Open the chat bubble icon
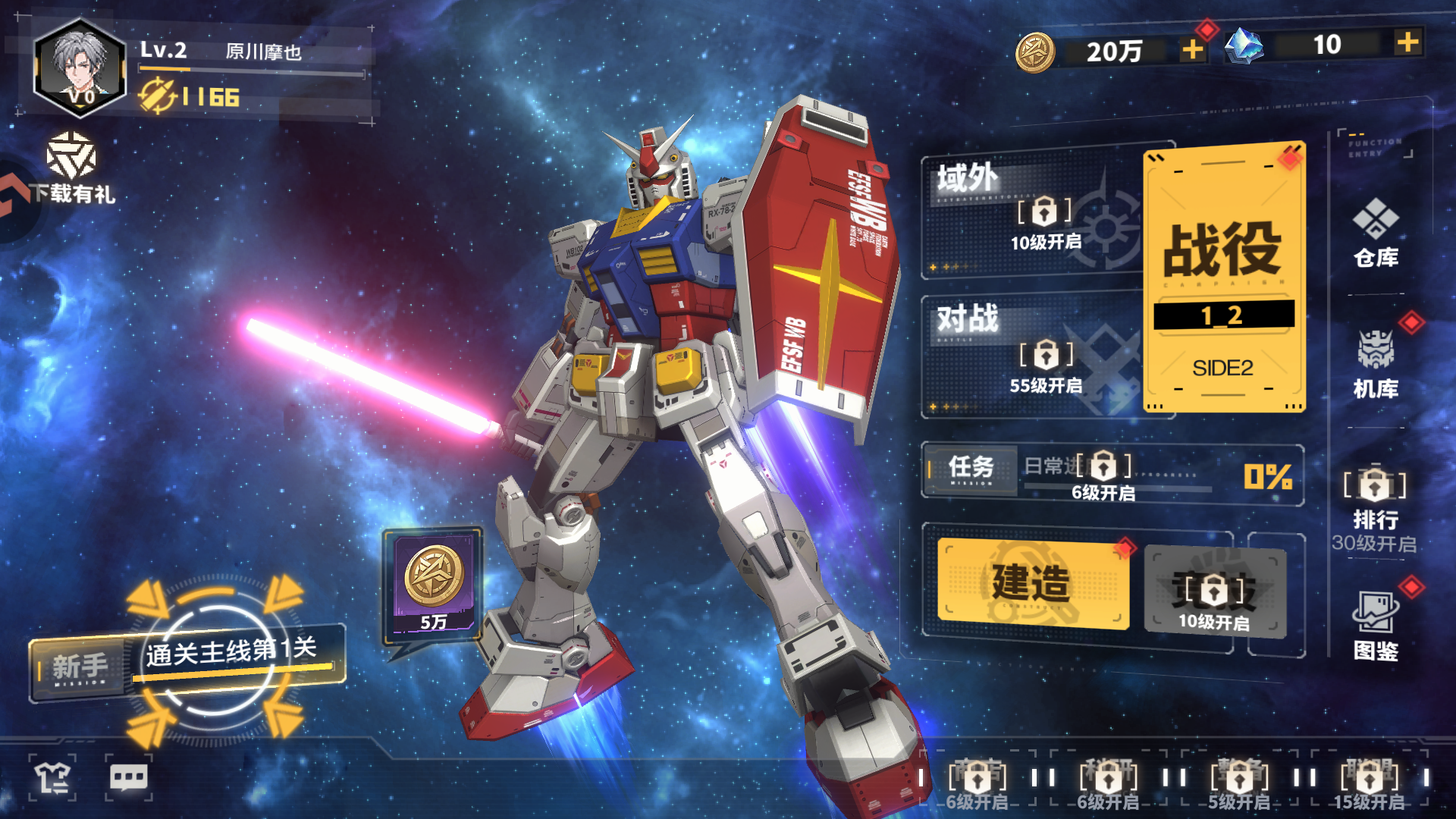This screenshot has width=1456, height=819. pyautogui.click(x=129, y=777)
